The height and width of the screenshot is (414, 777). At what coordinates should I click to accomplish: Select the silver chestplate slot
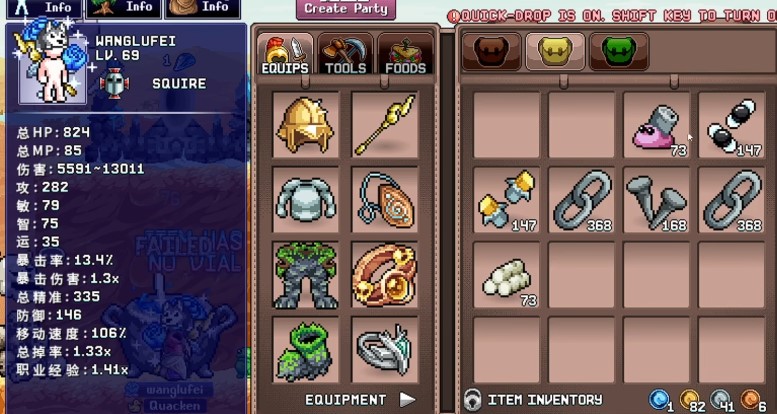(306, 198)
